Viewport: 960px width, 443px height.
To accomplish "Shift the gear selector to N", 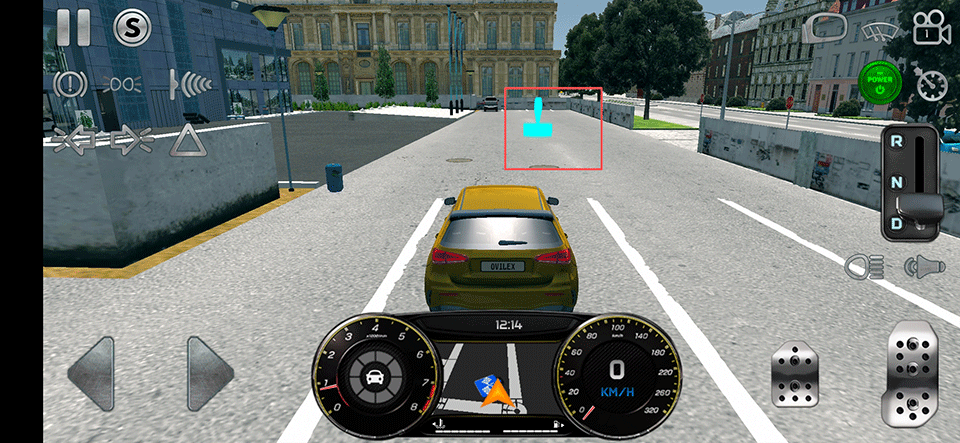I will pyautogui.click(x=897, y=181).
